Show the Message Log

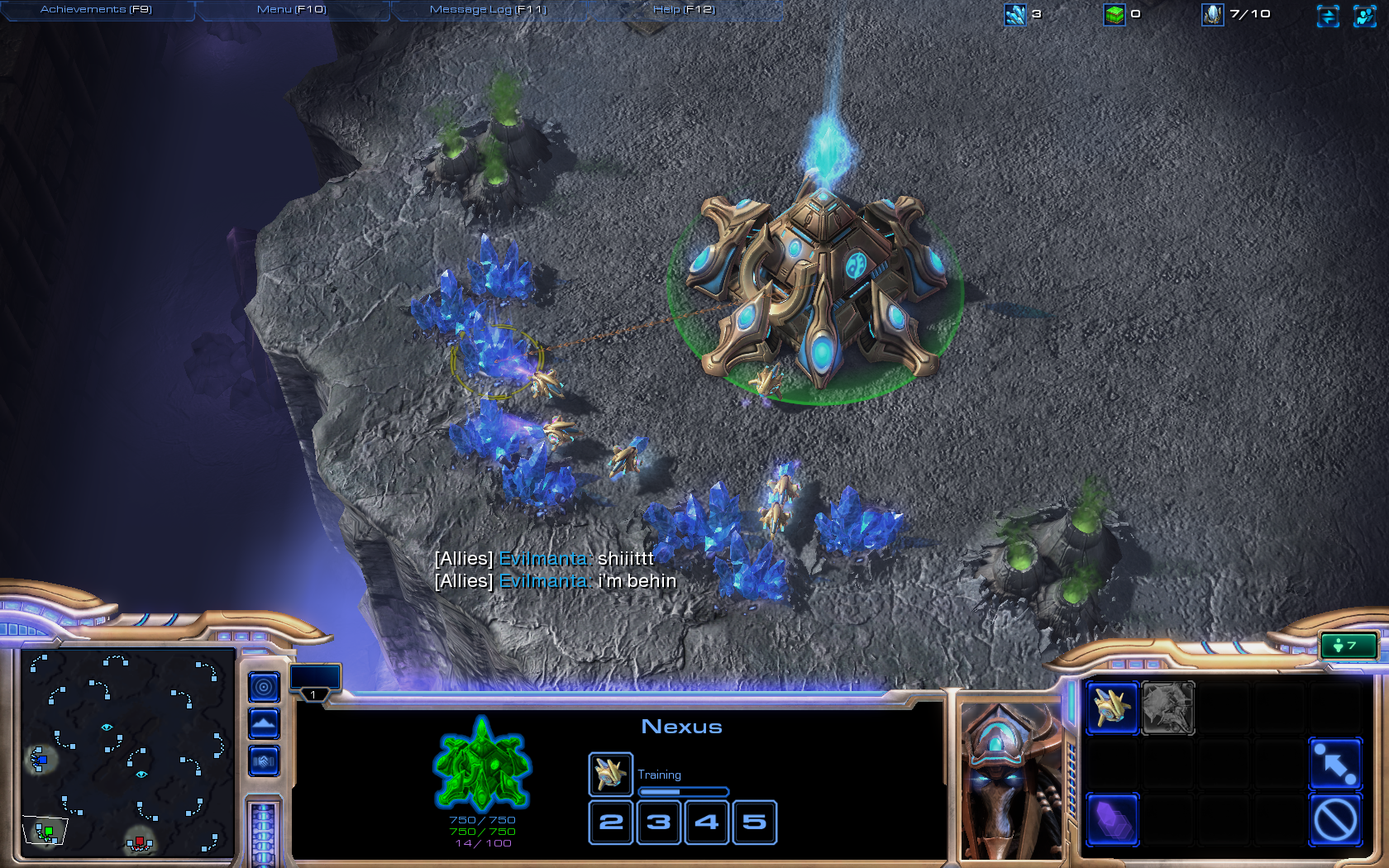tap(488, 10)
